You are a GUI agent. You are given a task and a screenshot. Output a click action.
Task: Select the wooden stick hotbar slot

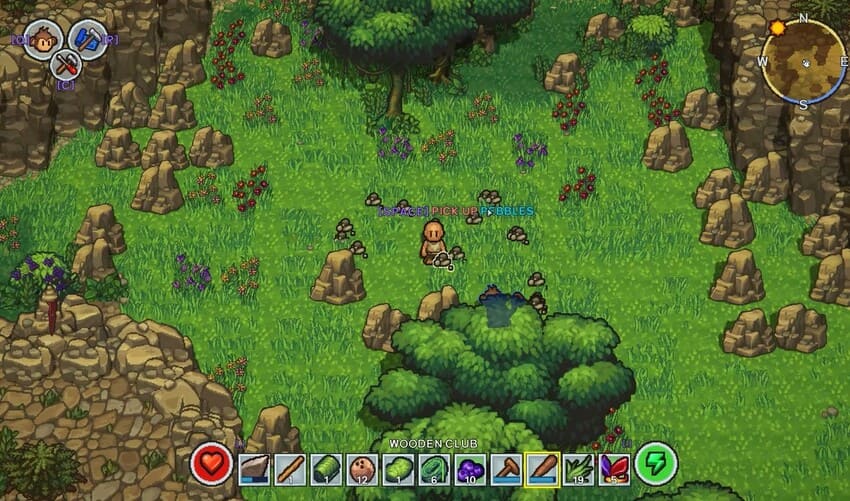click(289, 467)
